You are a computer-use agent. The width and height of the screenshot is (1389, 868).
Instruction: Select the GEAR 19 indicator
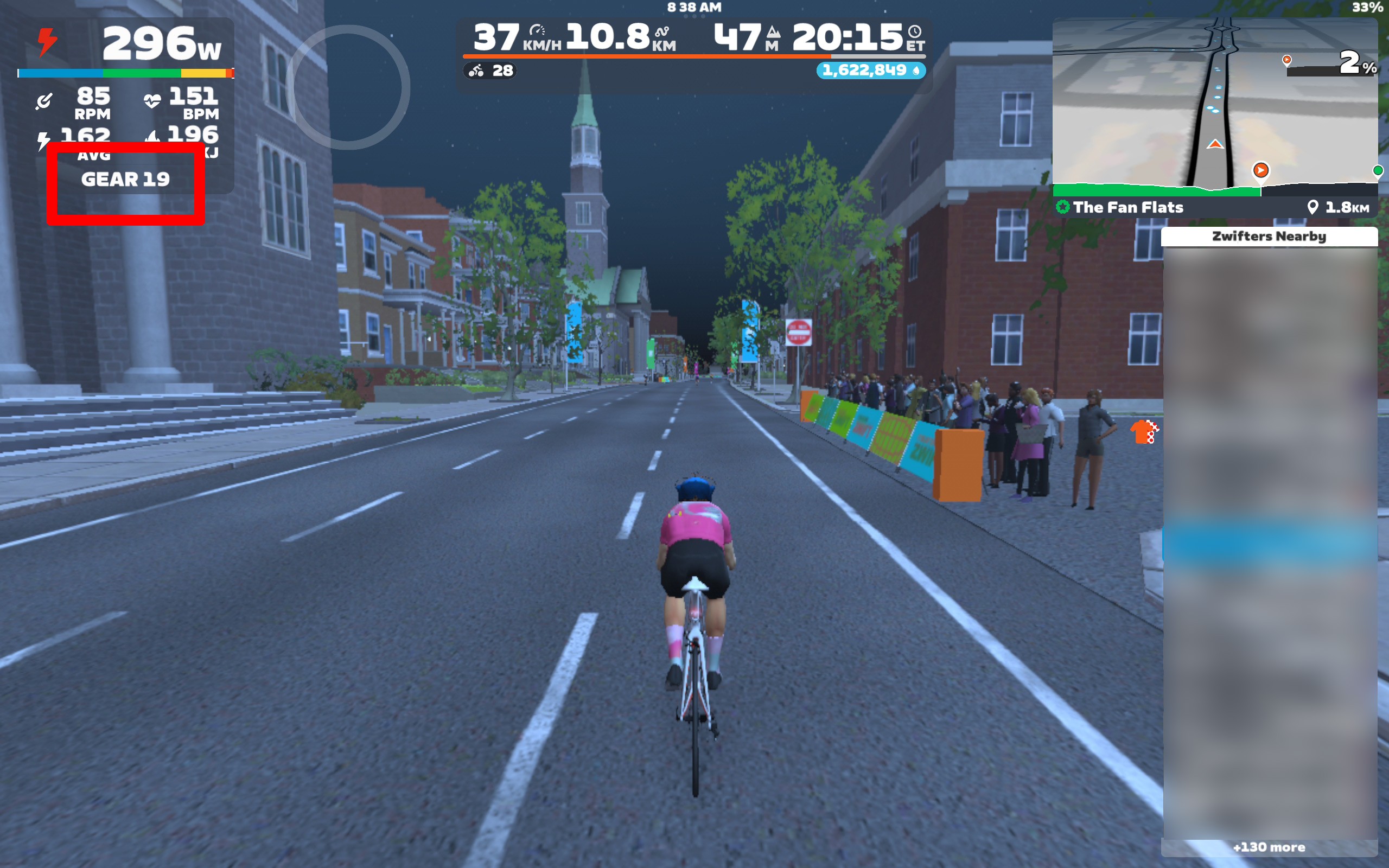[125, 180]
